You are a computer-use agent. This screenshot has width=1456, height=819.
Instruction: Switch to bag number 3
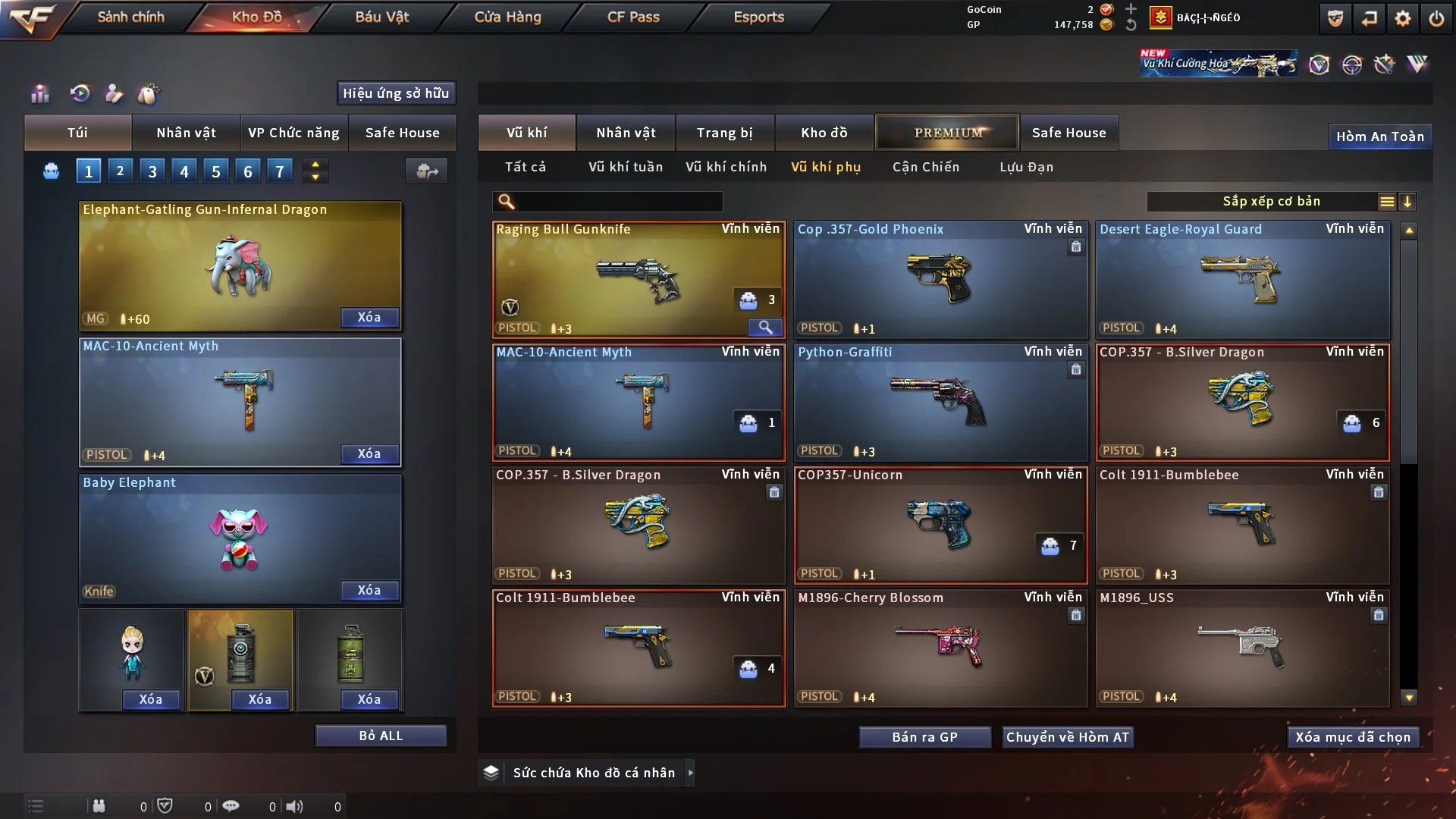pos(152,171)
